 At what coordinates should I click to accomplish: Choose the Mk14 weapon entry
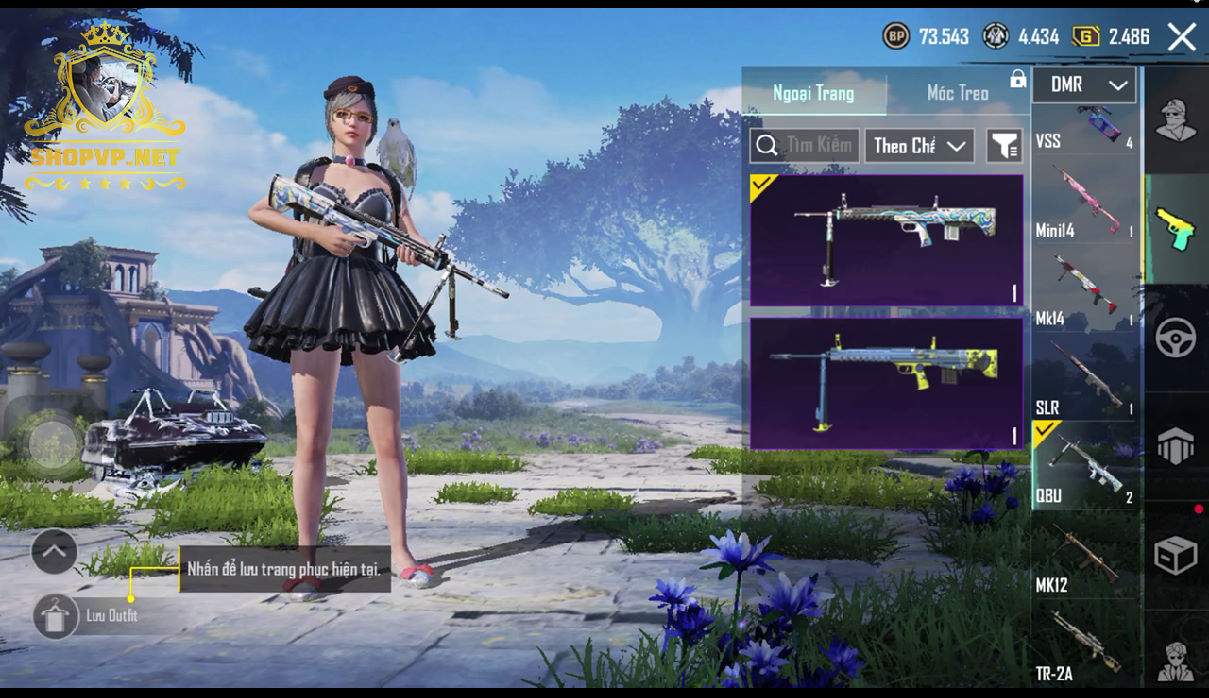point(1085,290)
